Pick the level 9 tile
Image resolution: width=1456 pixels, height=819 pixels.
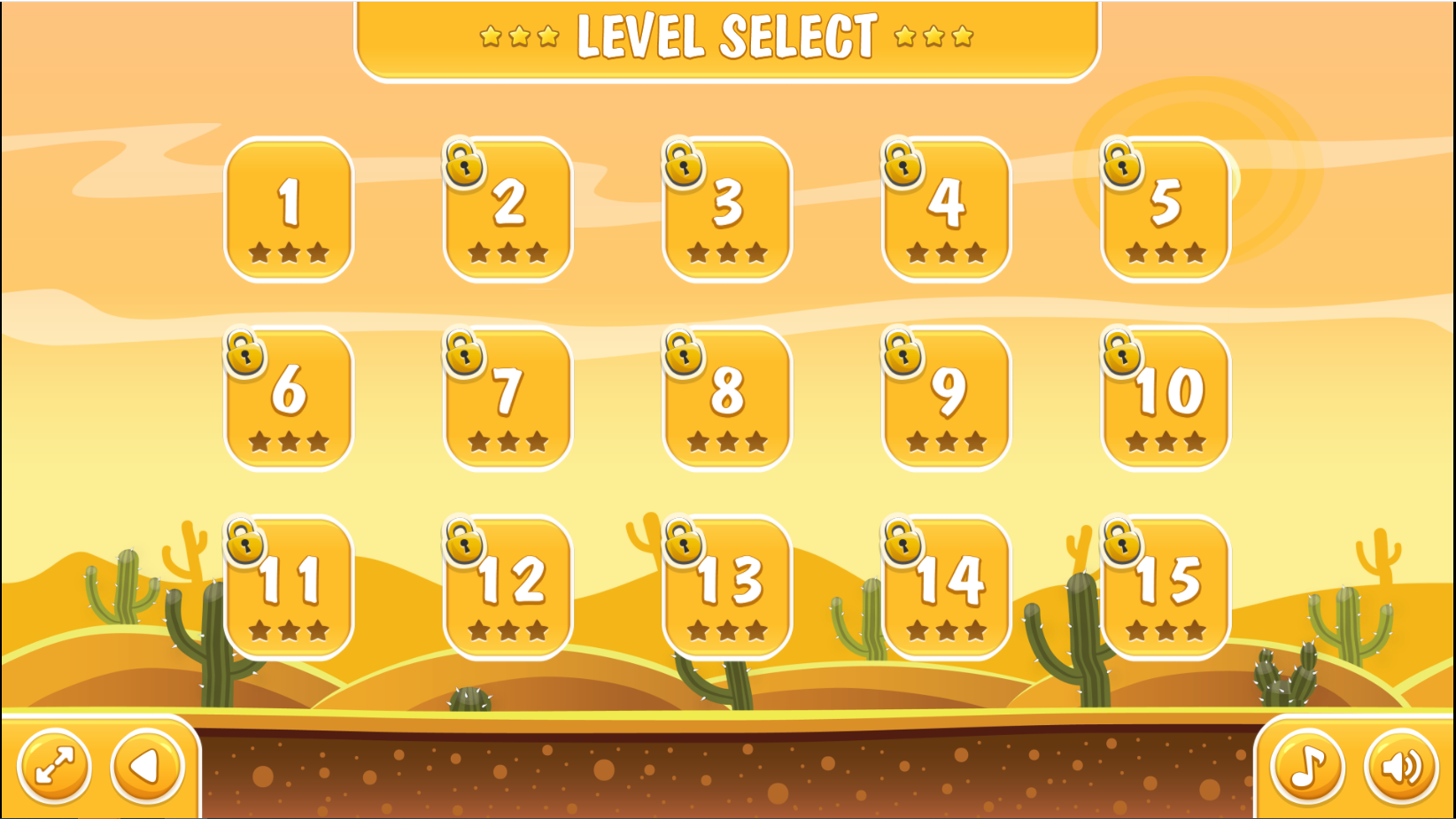tap(947, 398)
